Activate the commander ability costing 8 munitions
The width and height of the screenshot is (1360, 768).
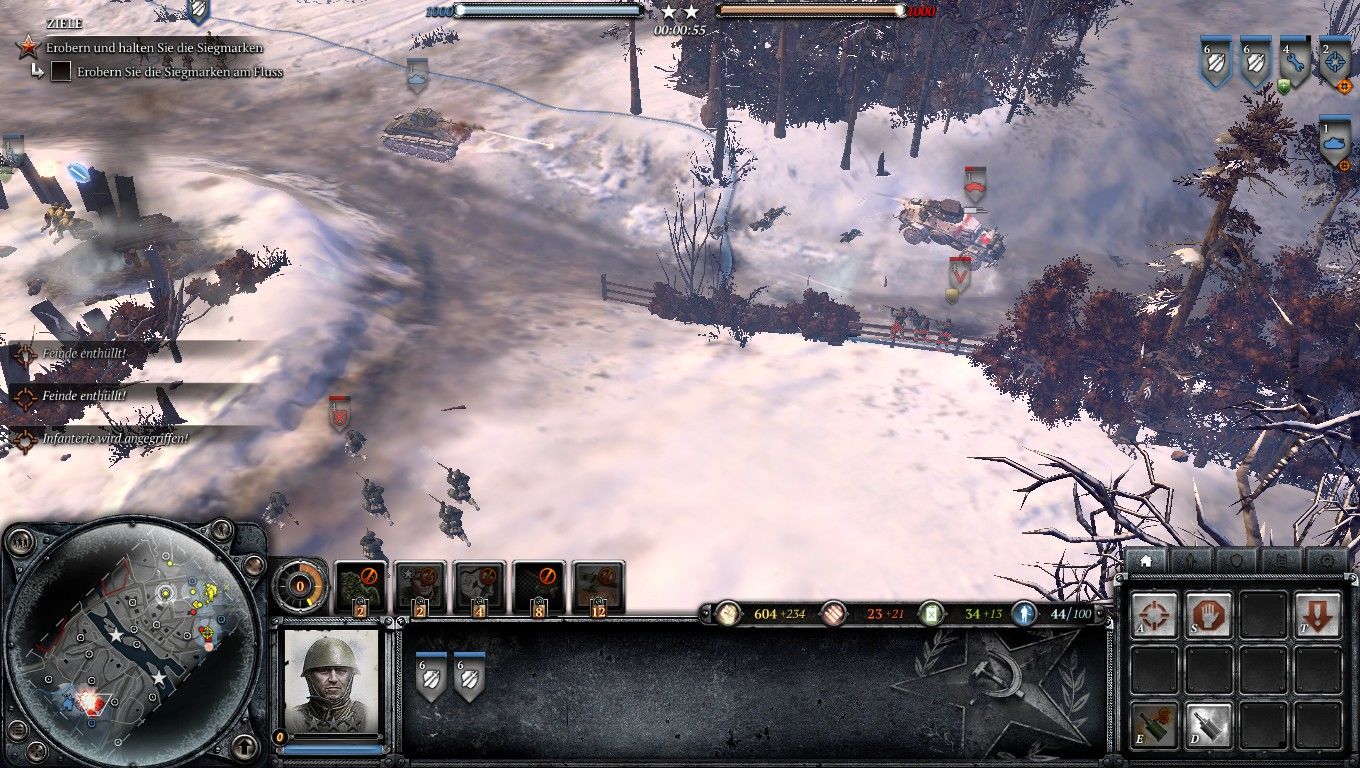click(536, 584)
